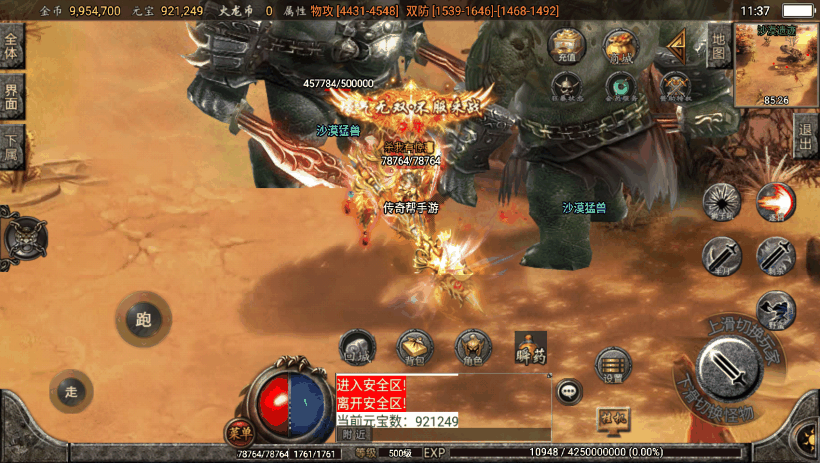Screen dimensions: 820x463
Task: Open the 菜单 menu button
Action: [240, 433]
